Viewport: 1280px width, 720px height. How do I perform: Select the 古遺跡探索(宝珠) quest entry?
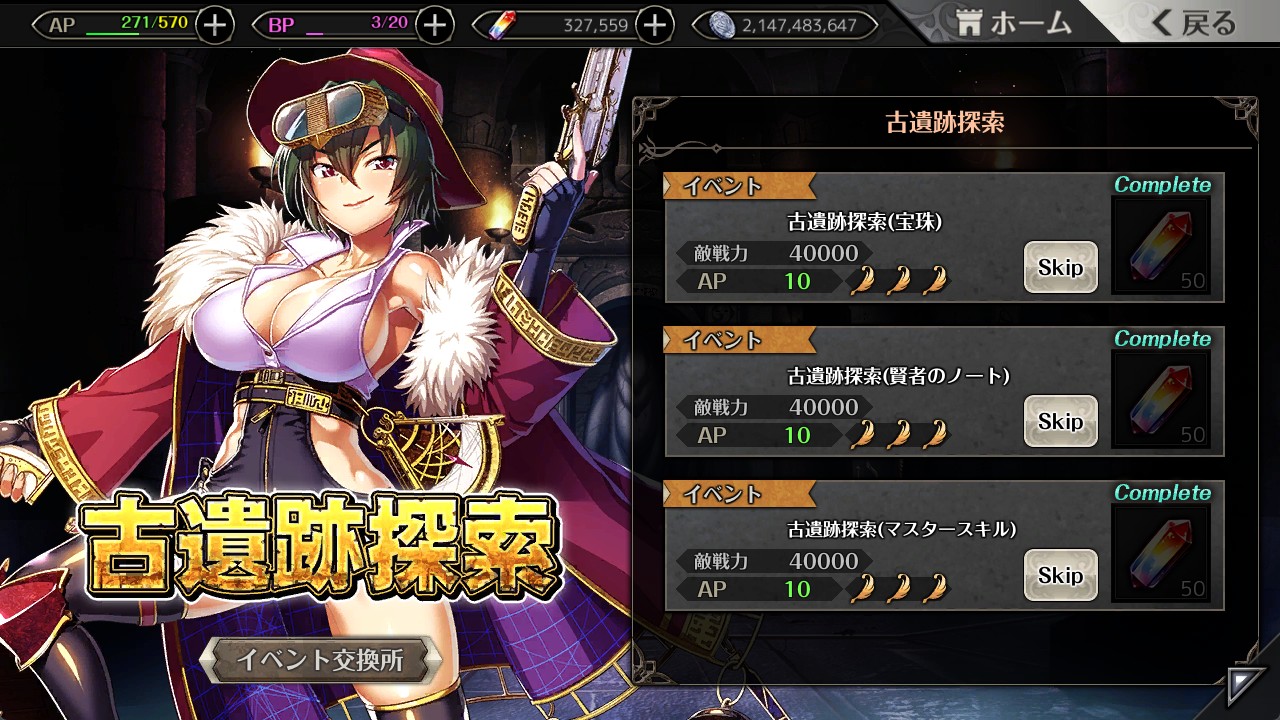click(x=860, y=240)
